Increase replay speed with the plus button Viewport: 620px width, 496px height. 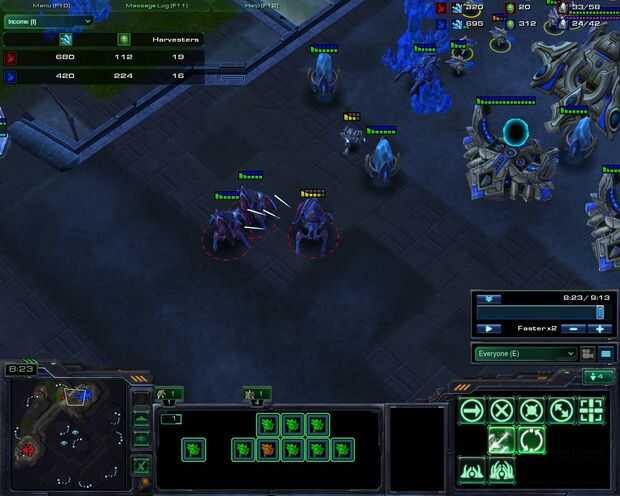point(600,328)
